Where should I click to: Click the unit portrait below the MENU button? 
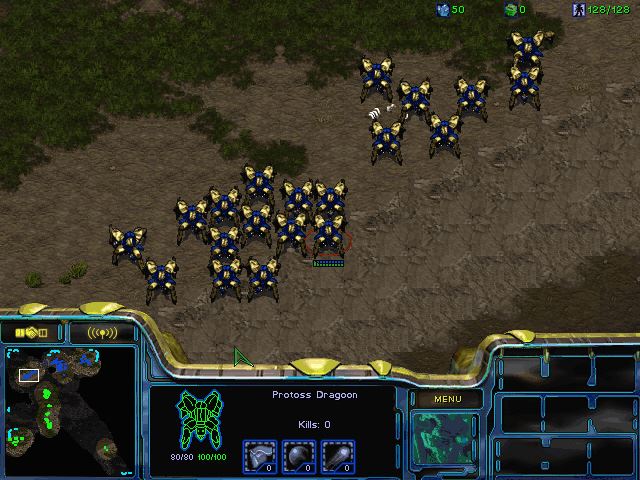(445, 440)
